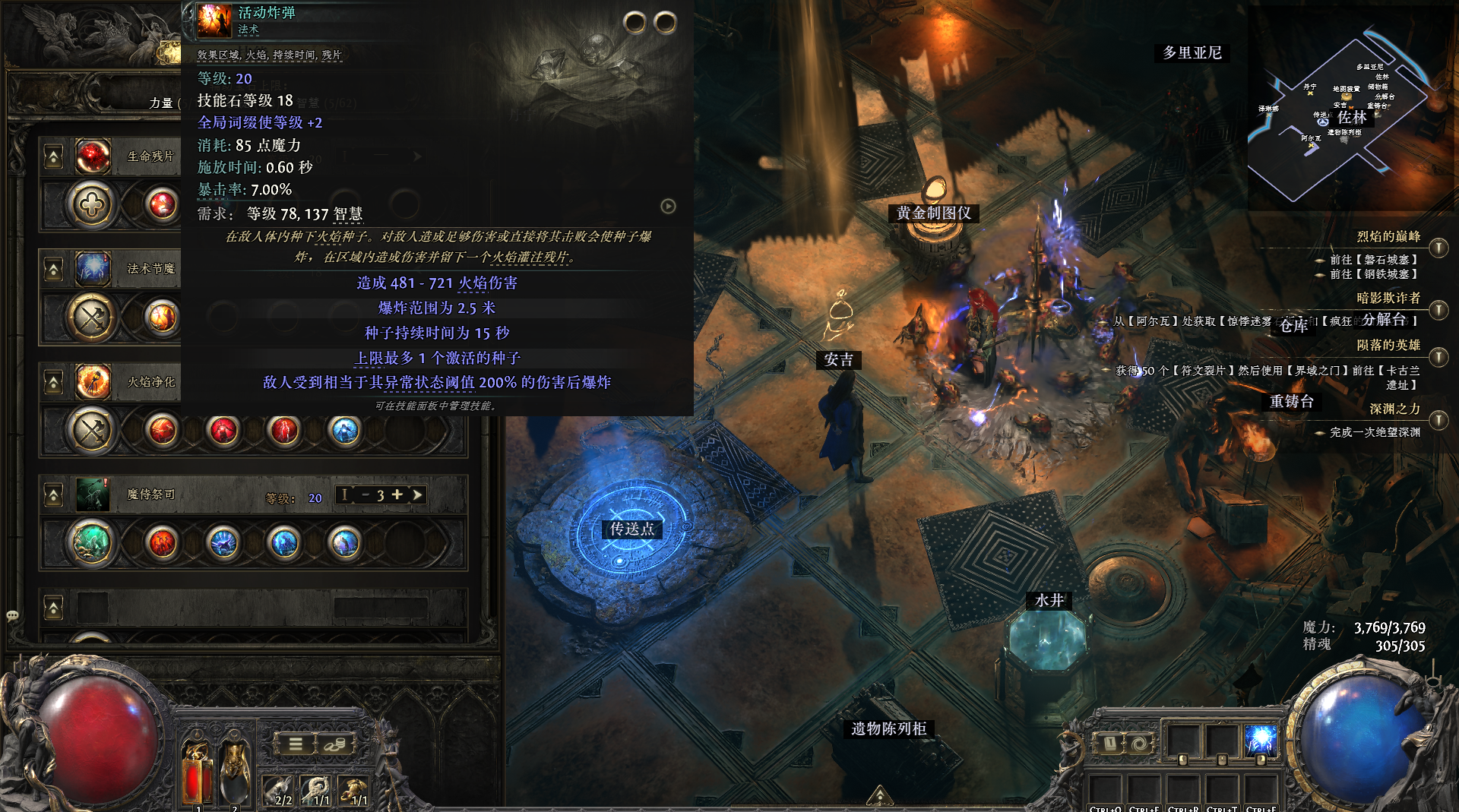1459x812 pixels.
Task: Click the play arrow in skill tooltip
Action: coord(668,206)
